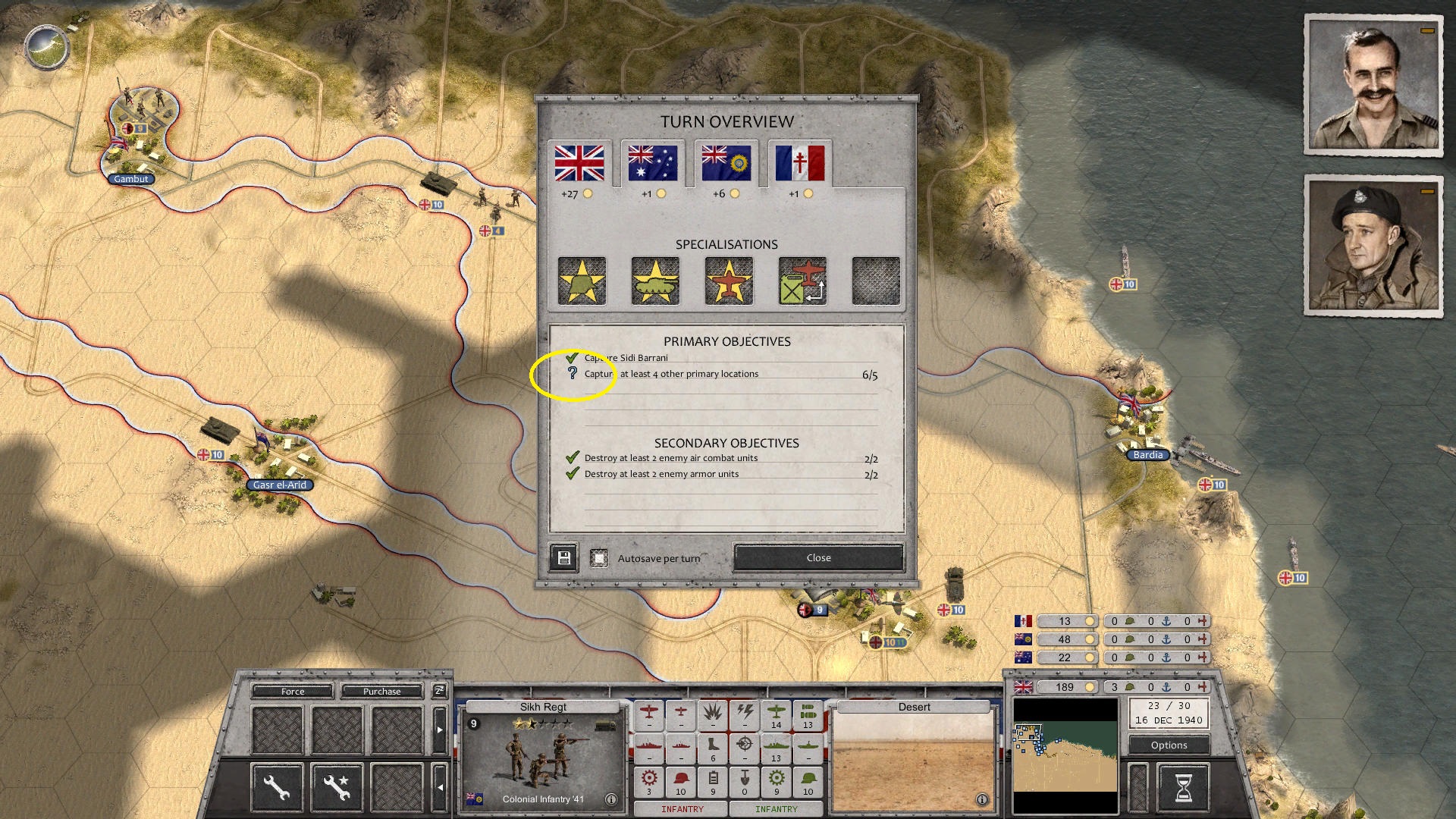Click the question mark beside the capture objective

coord(573,373)
